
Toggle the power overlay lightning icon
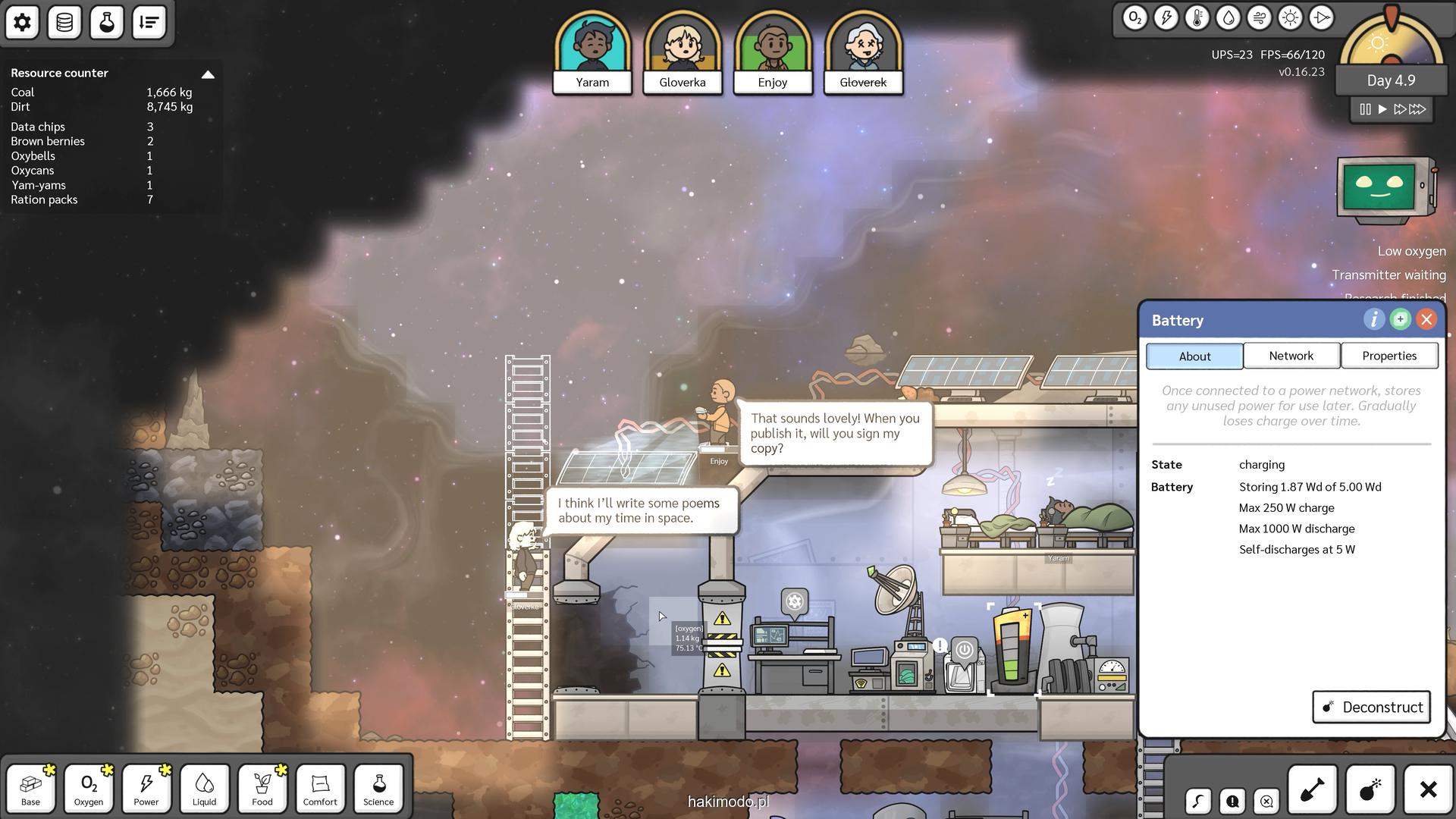1166,18
